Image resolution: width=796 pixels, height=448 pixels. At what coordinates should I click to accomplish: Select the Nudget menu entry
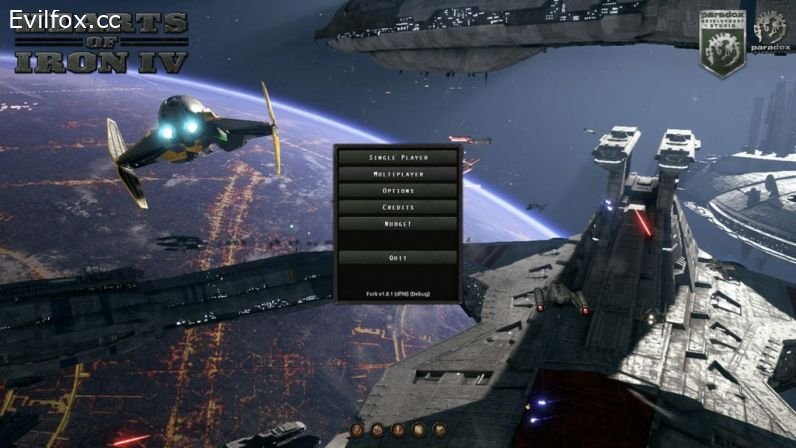tap(398, 224)
